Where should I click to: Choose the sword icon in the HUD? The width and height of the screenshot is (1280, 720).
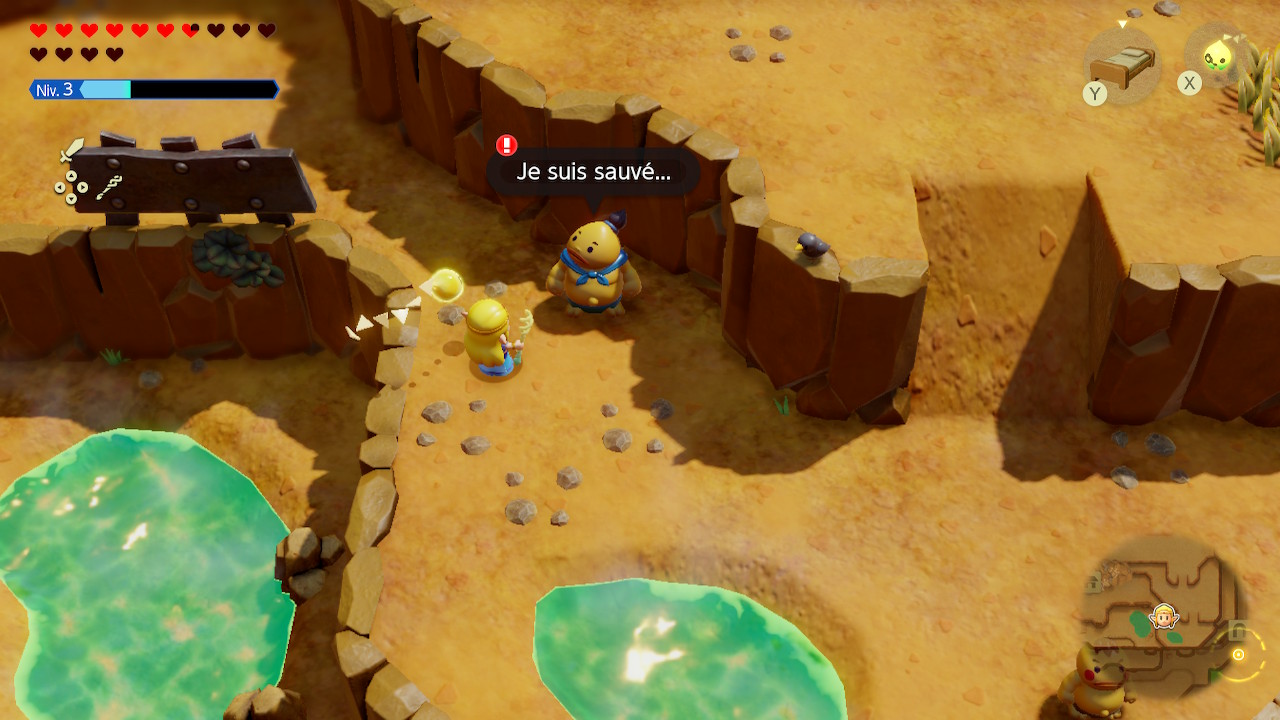tap(72, 150)
